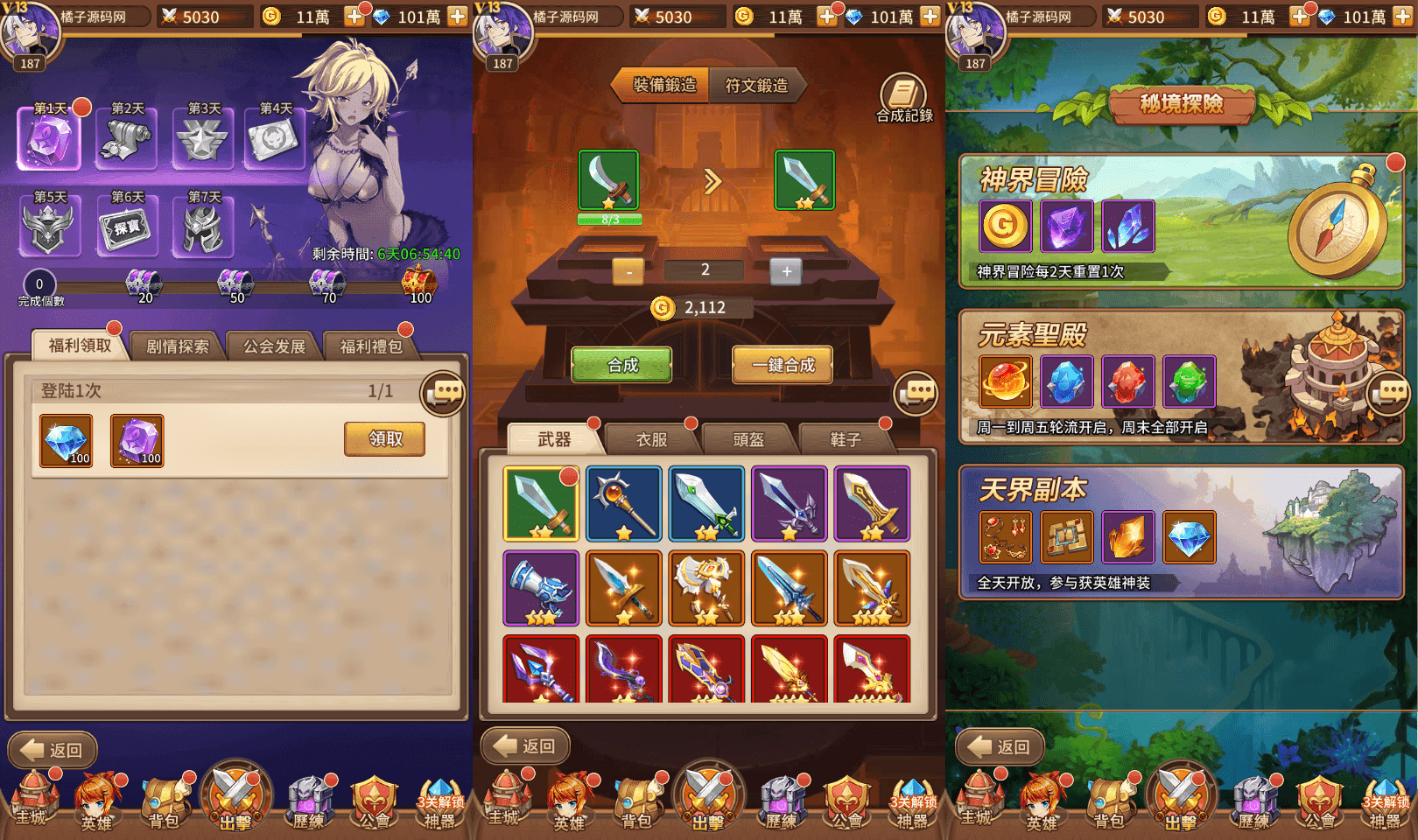Switch to the 符文鍛造 forging tab
Screen dimensions: 1418x840
point(756,86)
